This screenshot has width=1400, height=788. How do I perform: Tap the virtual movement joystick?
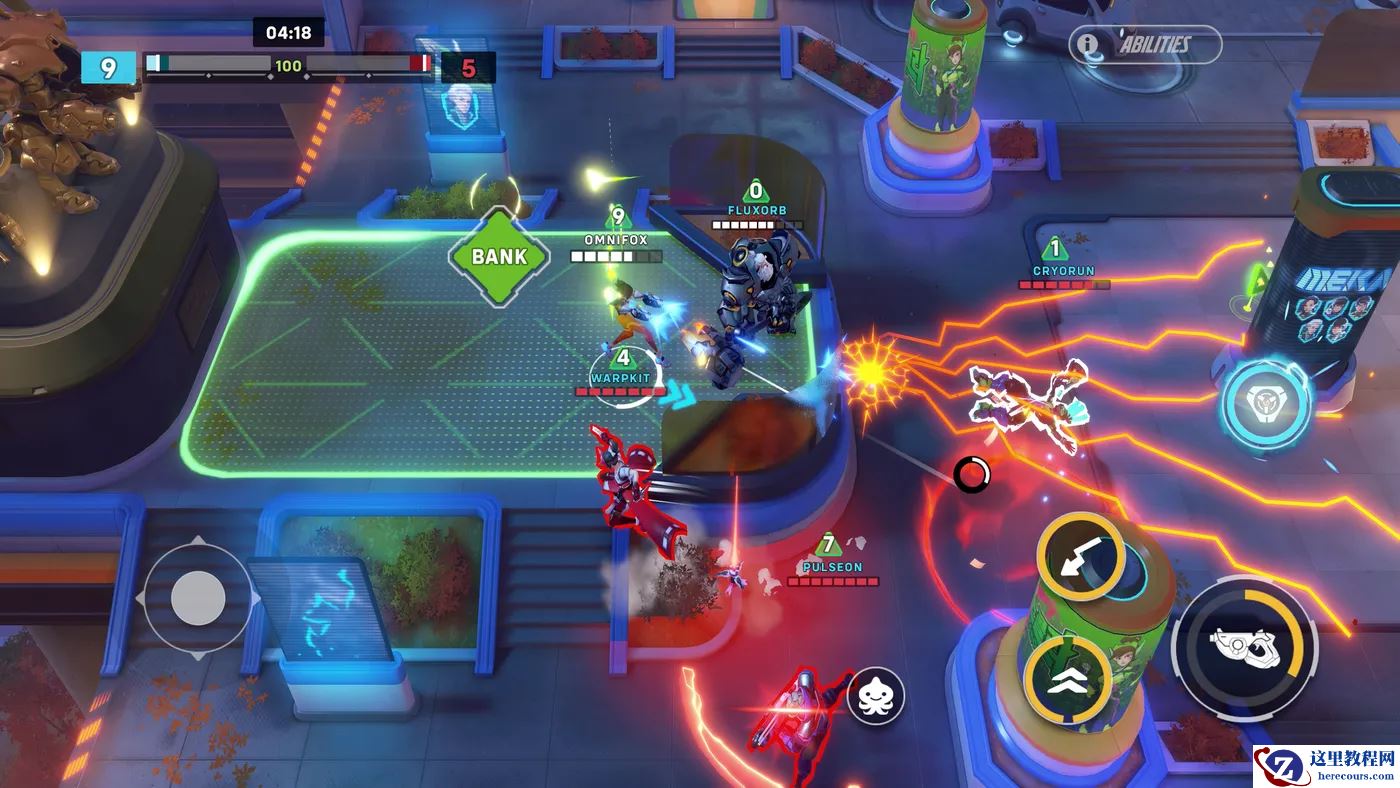click(x=198, y=599)
